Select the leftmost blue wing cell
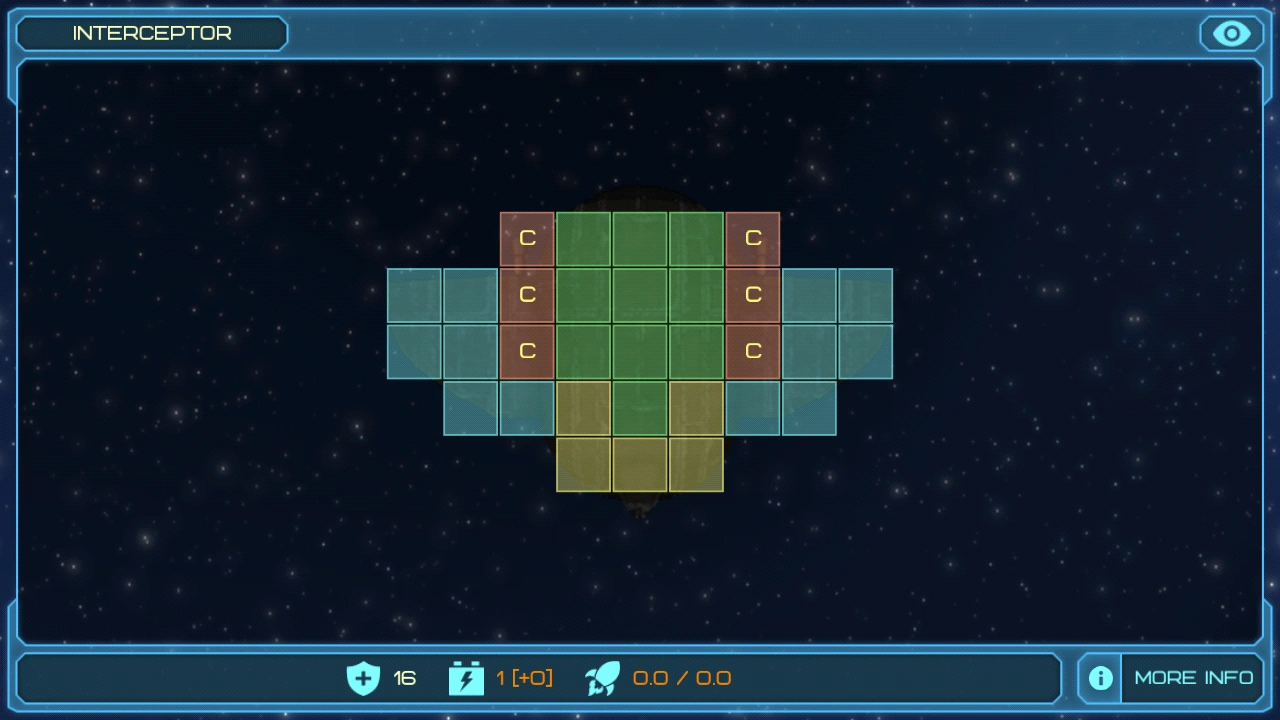This screenshot has height=720, width=1280. 414,294
